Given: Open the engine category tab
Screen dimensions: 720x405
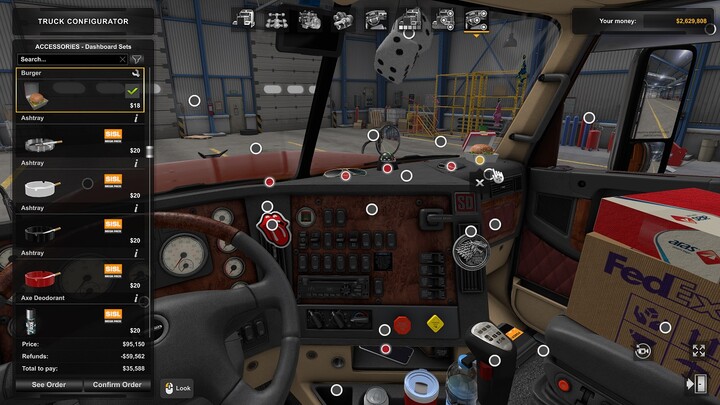Looking at the screenshot, I should pos(311,17).
